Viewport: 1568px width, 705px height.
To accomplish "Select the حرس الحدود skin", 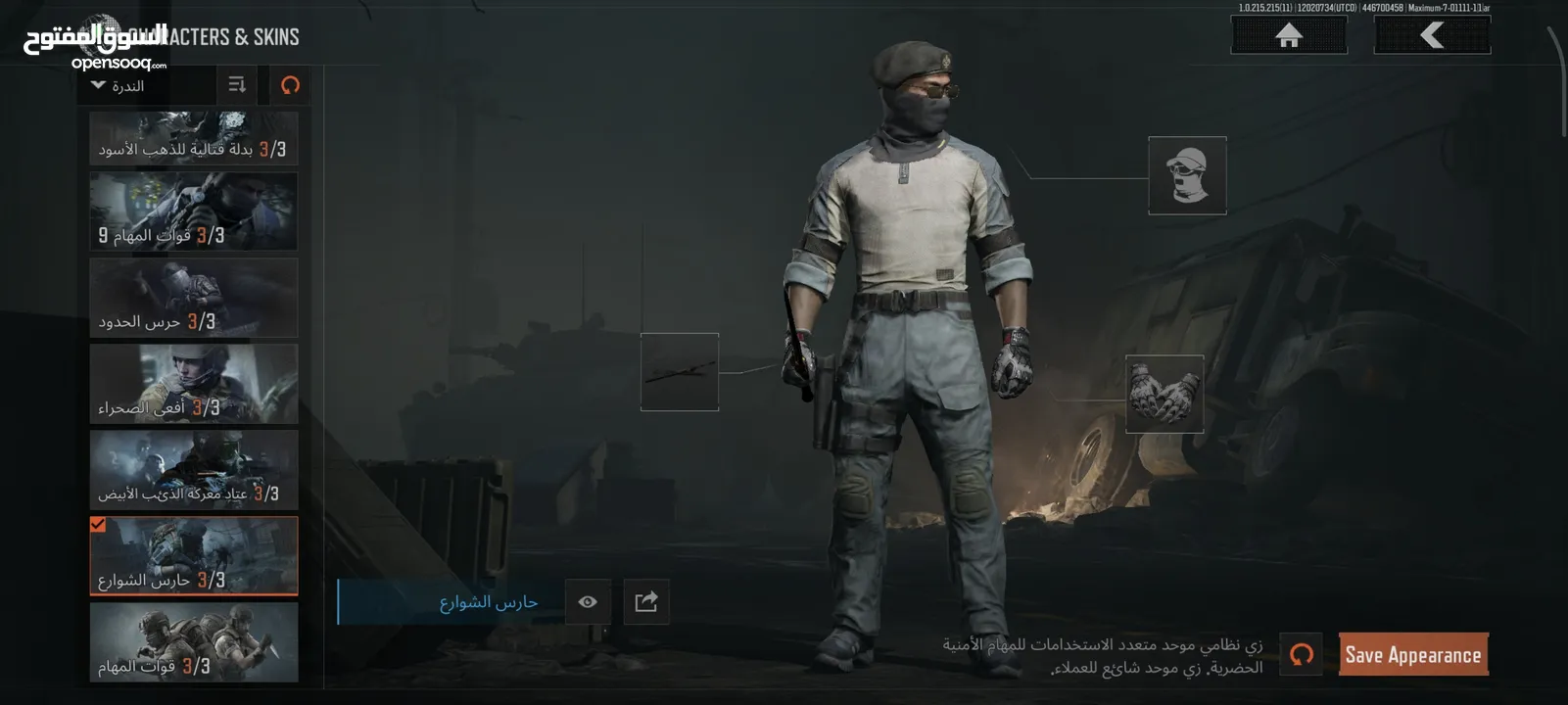I will click(194, 298).
